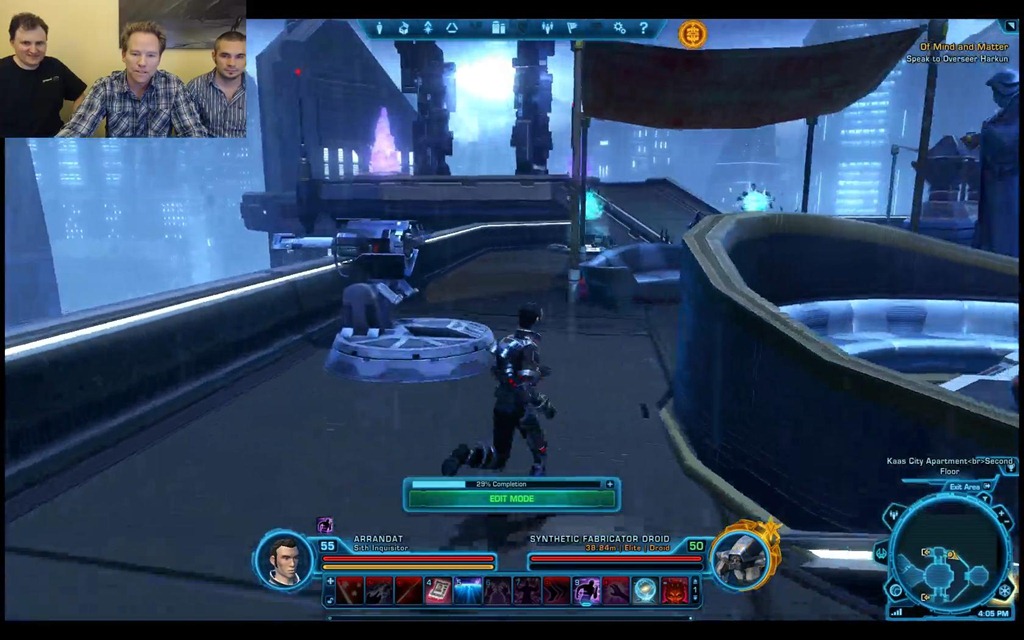Open the help question mark icon
The image size is (1024, 640).
coord(643,28)
